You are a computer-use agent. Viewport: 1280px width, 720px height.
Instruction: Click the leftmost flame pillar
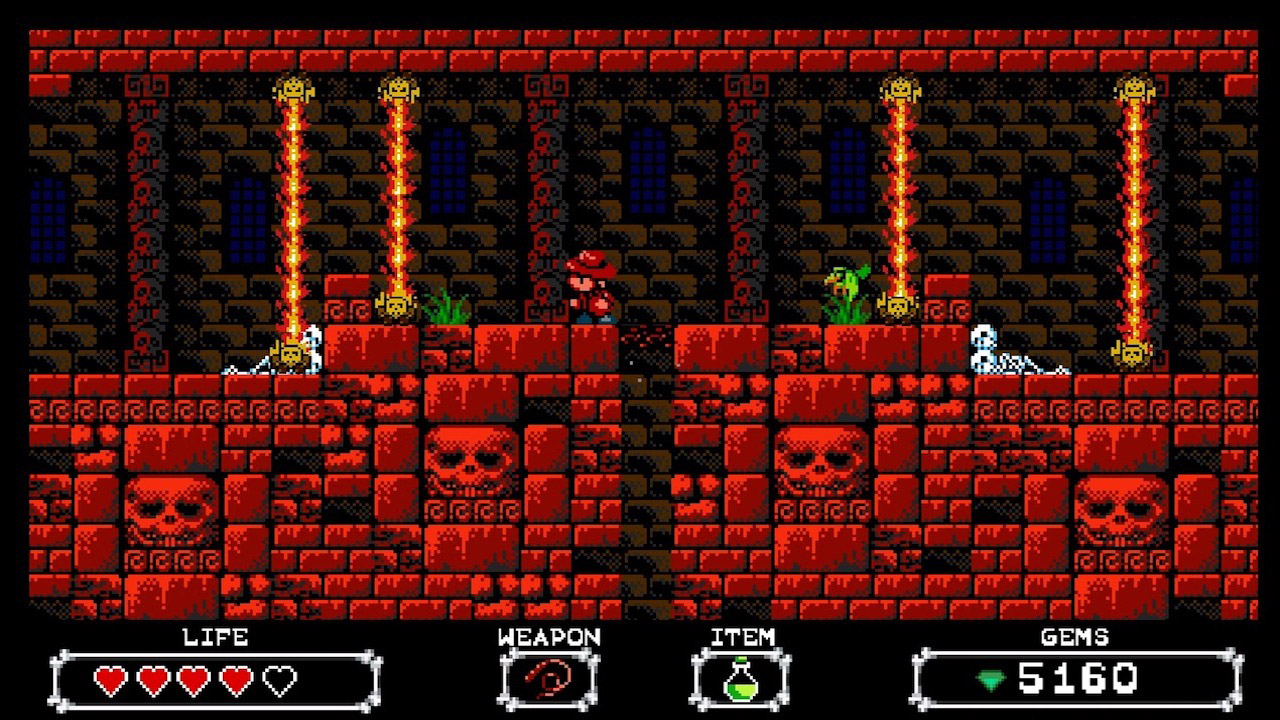[294, 200]
